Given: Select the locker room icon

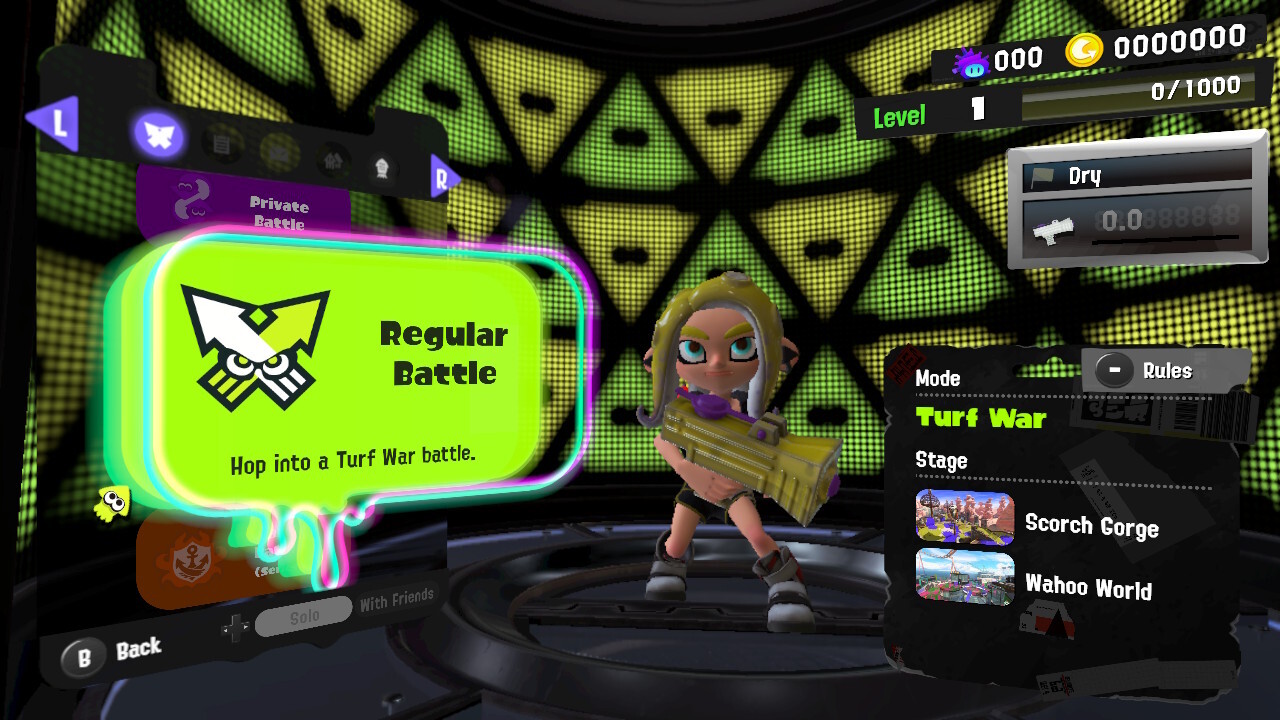Looking at the screenshot, I should [x=333, y=162].
